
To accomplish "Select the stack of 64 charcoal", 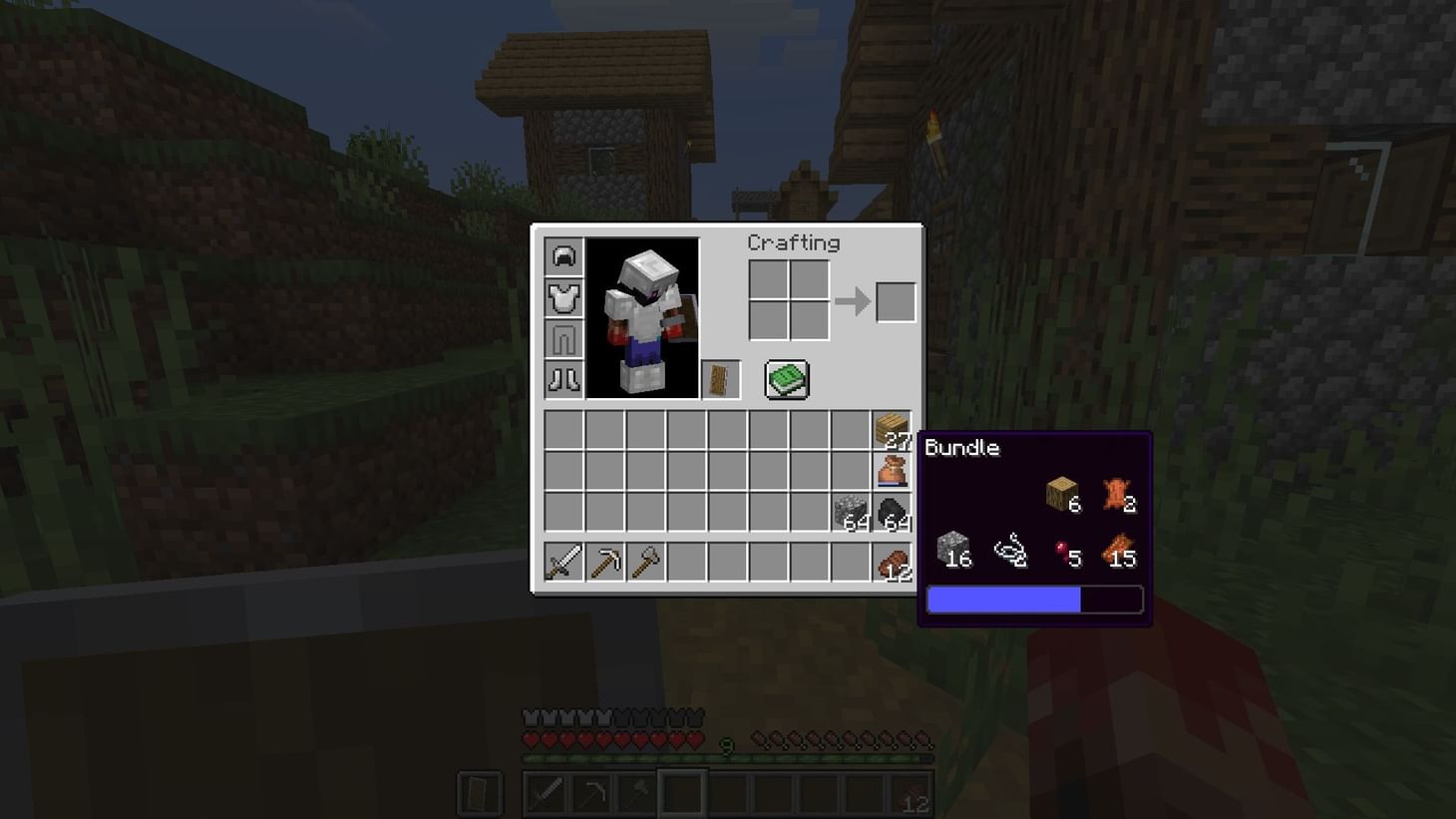I will (x=892, y=513).
